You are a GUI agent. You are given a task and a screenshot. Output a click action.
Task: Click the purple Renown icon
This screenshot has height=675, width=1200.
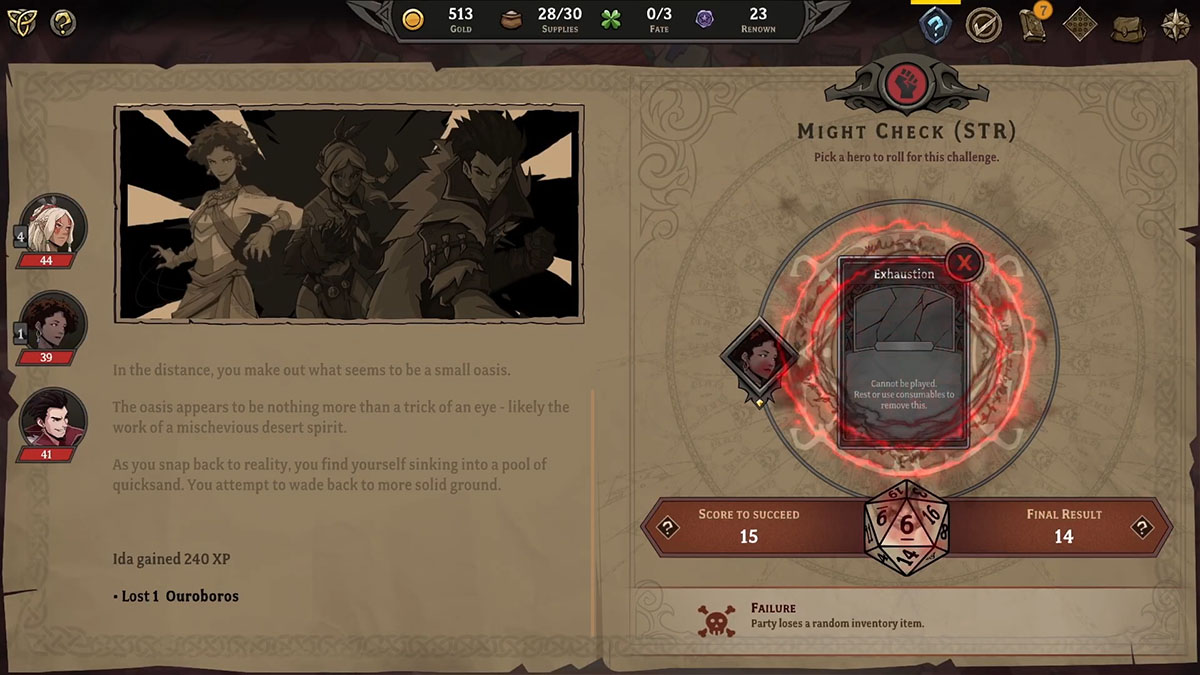pos(706,19)
